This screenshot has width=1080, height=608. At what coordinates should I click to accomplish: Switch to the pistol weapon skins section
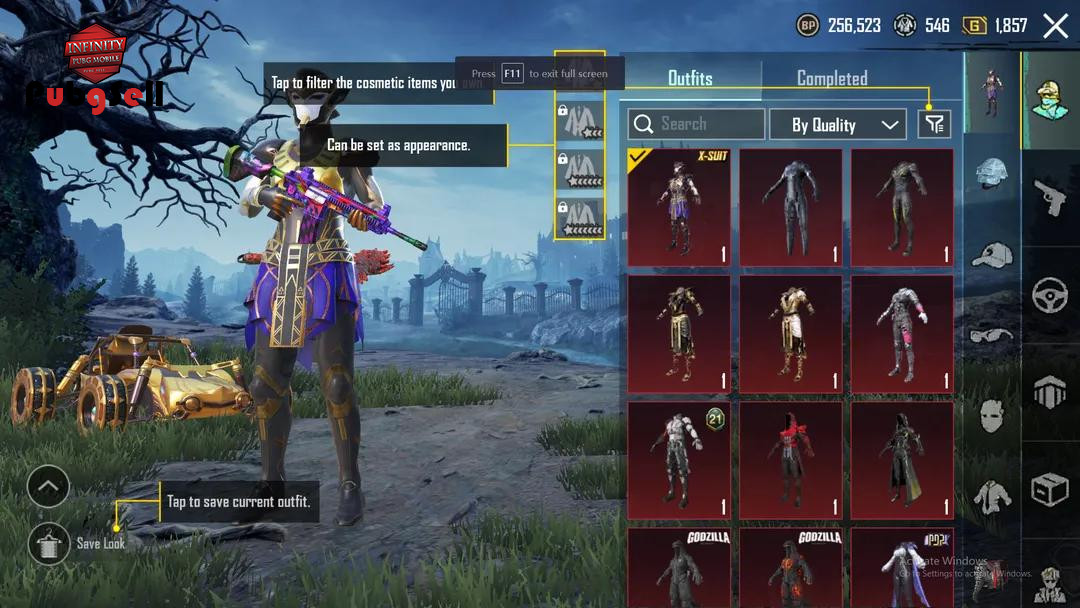[x=1050, y=199]
